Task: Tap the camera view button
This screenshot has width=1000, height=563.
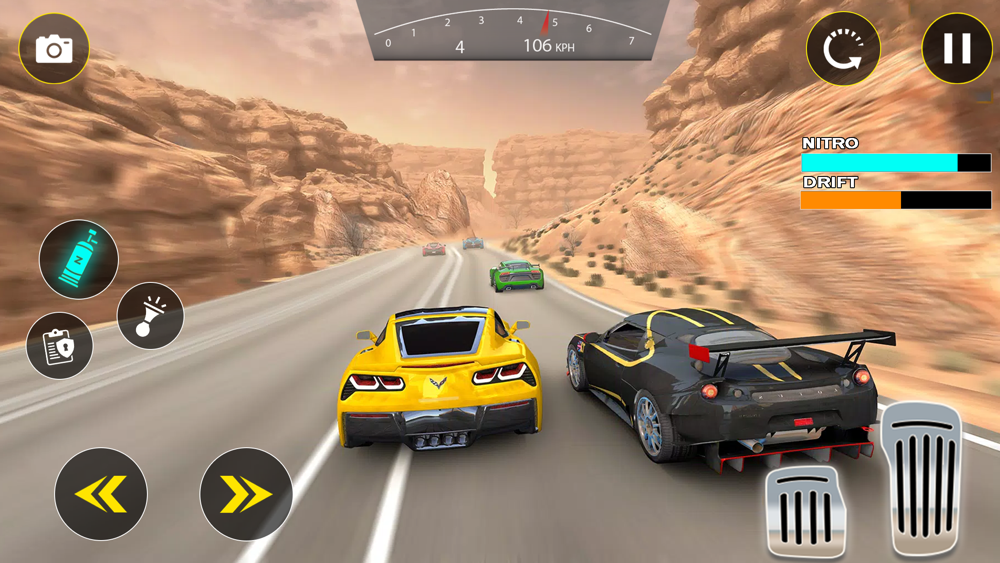Action: (54, 49)
